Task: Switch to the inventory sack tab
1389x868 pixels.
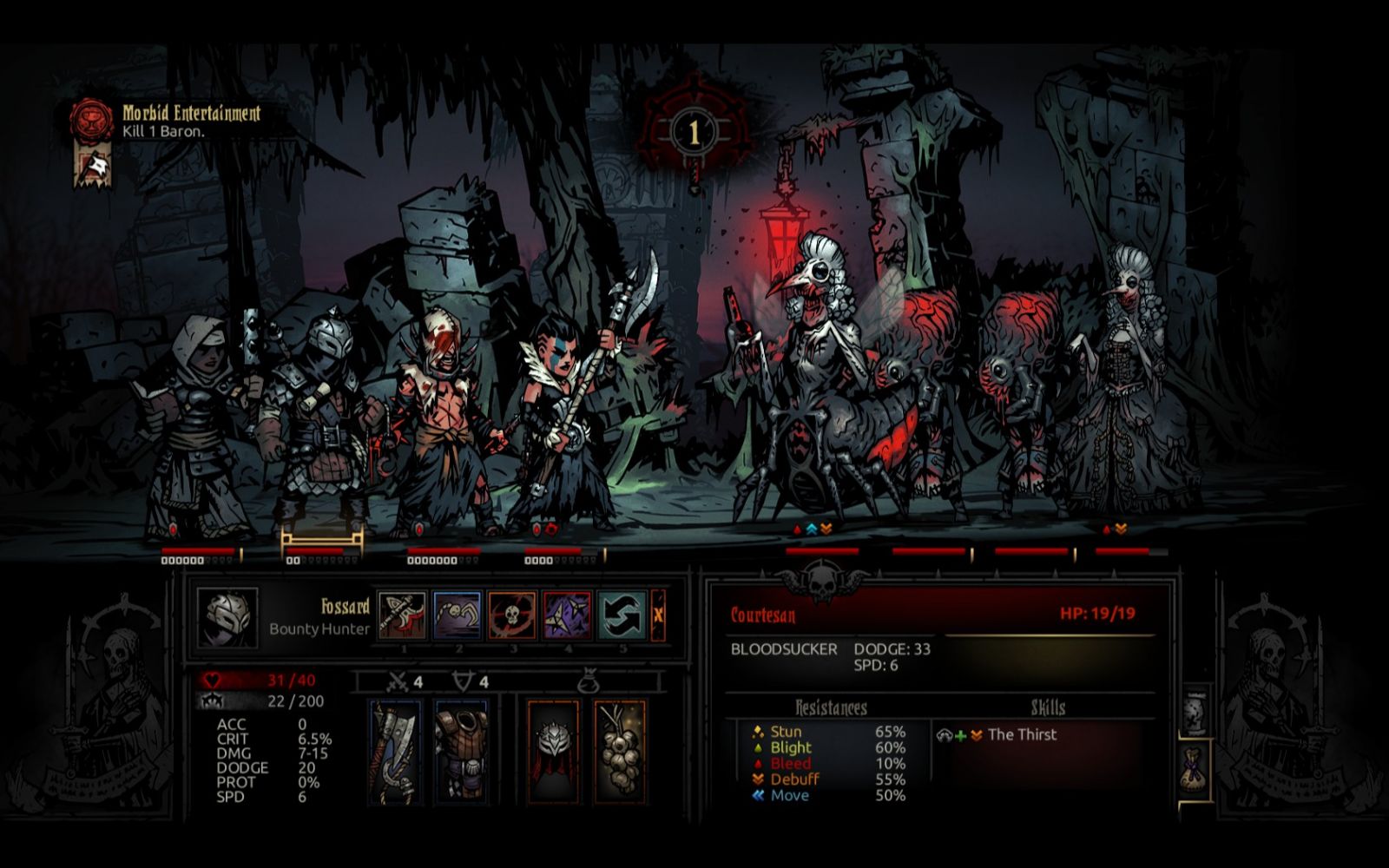Action: point(1195,768)
